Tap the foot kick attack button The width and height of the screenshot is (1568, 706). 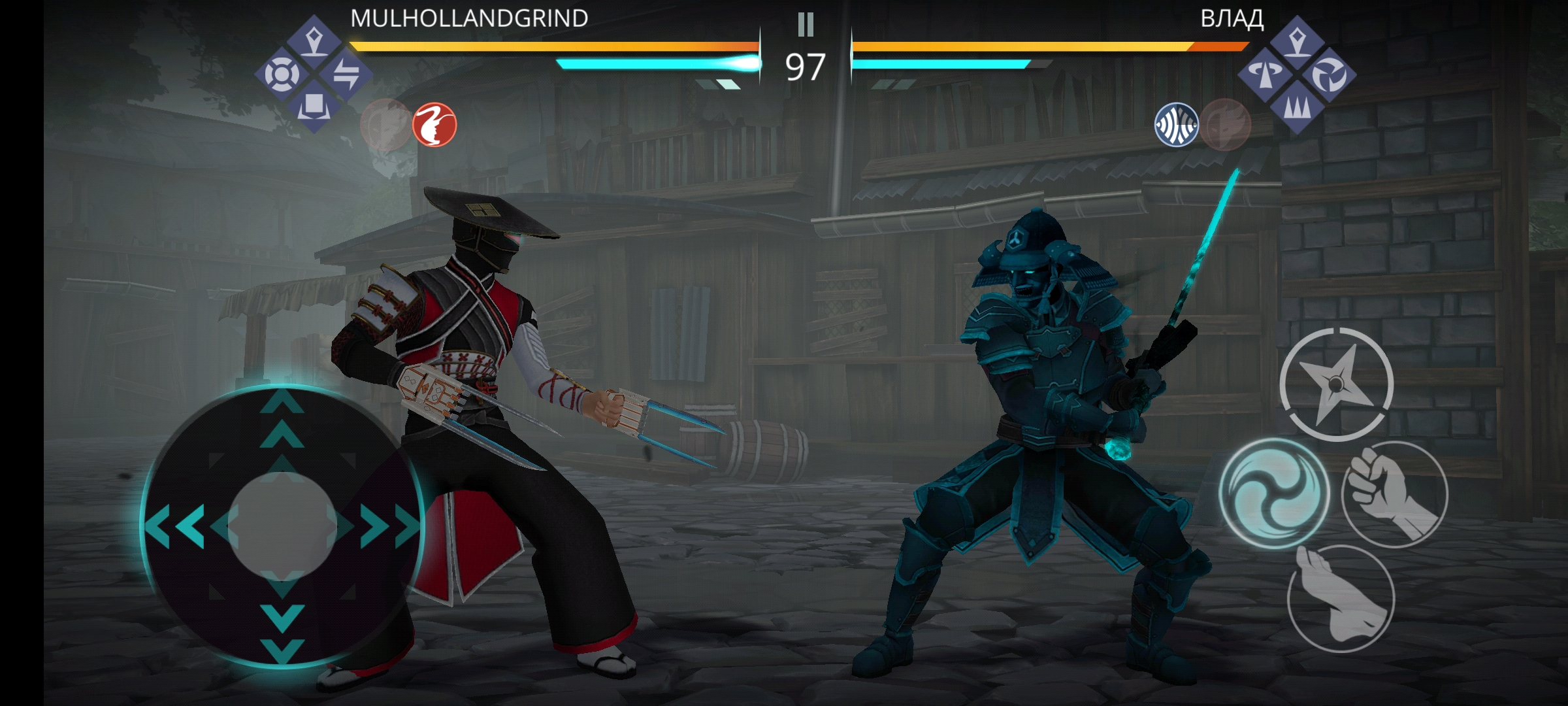[x=1341, y=599]
